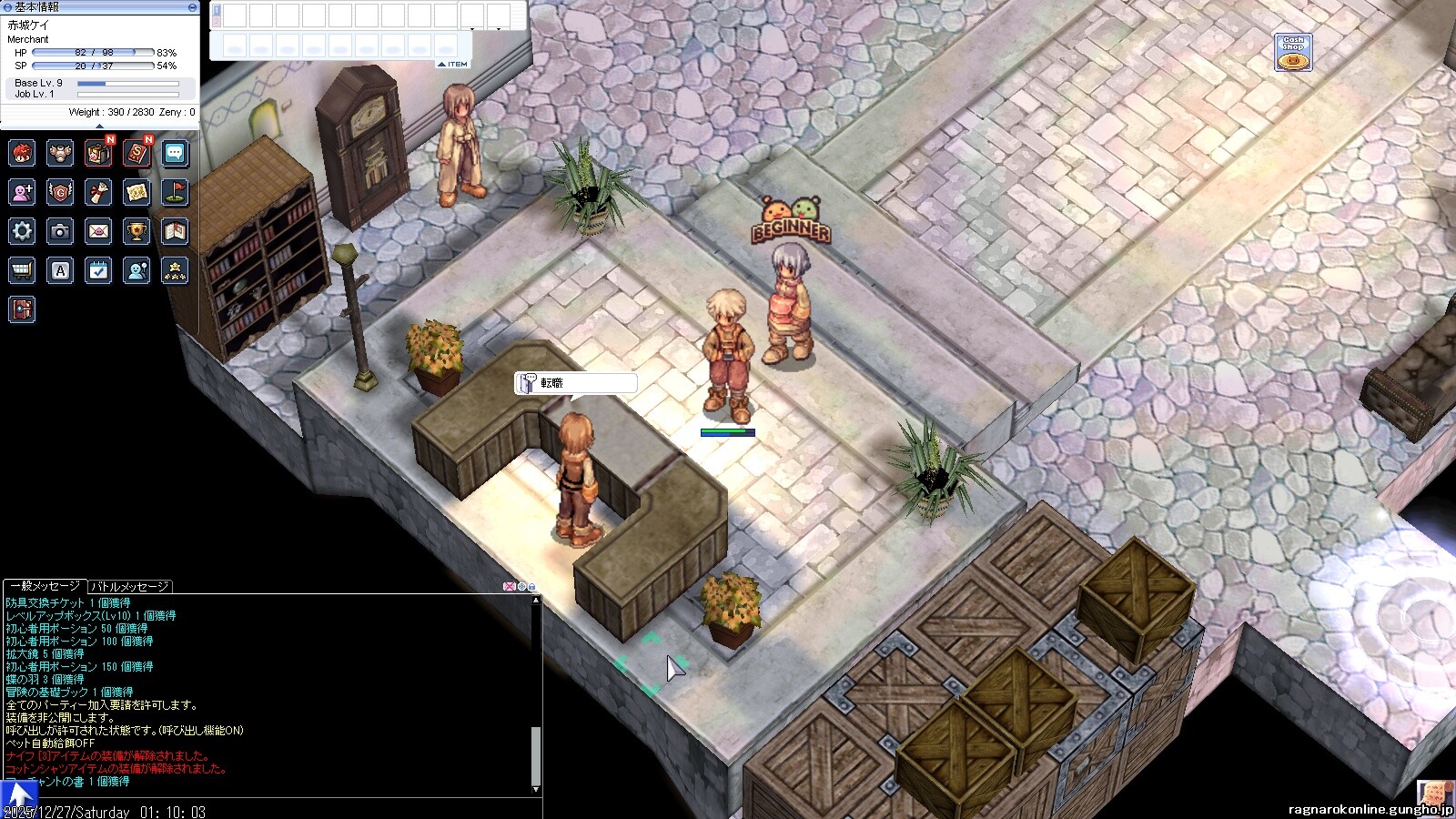Open the treasure chest inventory icon

pos(98,153)
